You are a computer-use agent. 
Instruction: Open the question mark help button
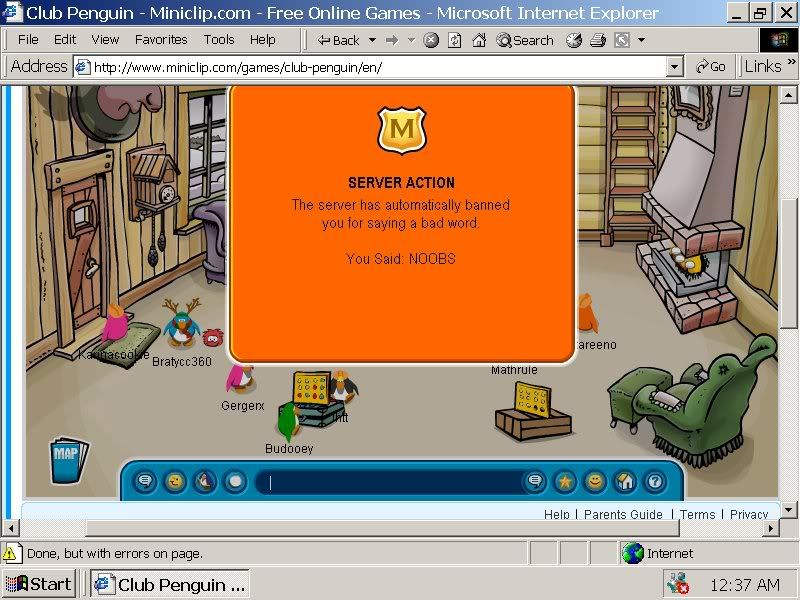click(x=654, y=481)
